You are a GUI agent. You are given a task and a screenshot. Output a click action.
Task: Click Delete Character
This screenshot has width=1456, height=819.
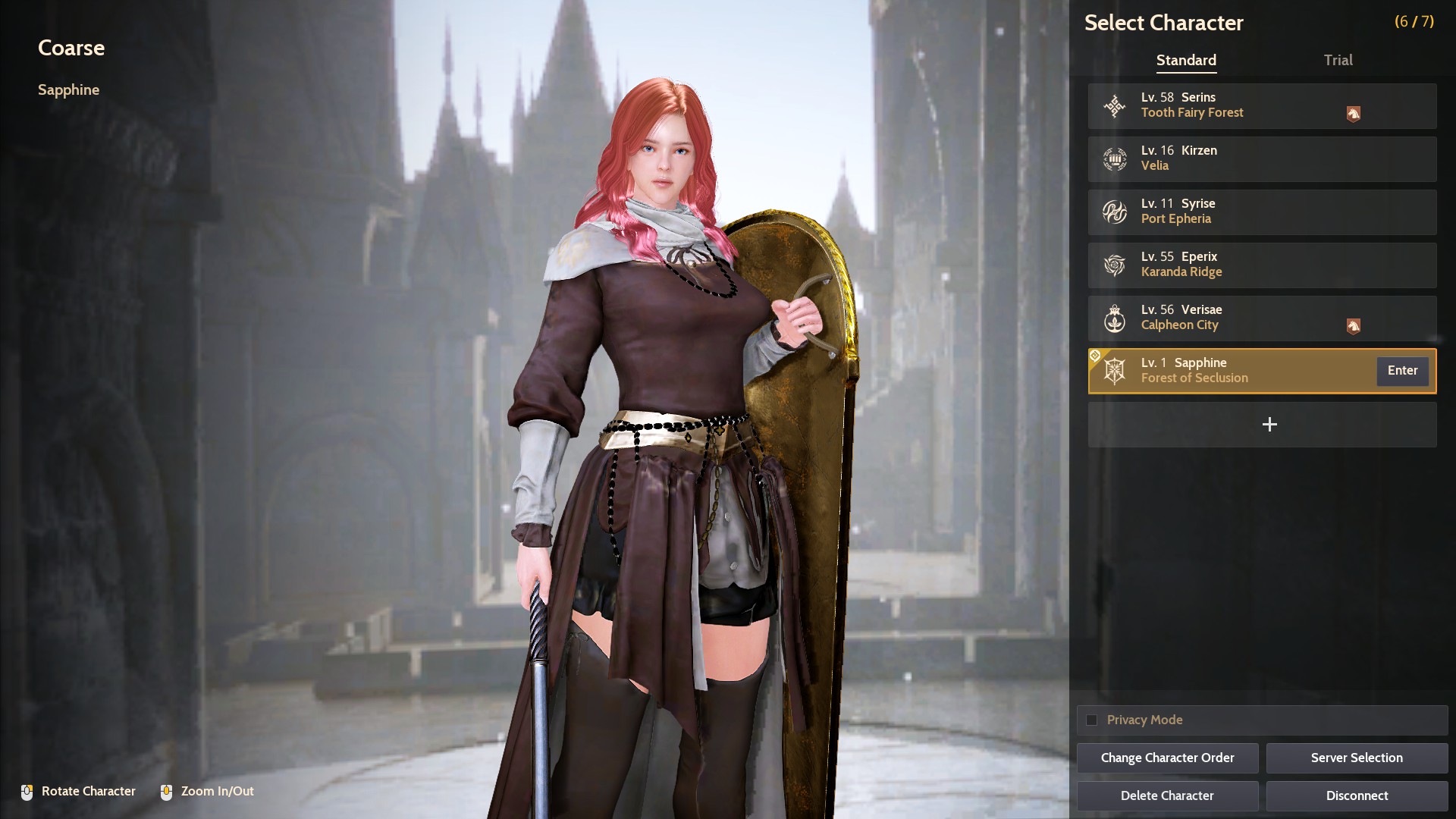click(x=1167, y=795)
